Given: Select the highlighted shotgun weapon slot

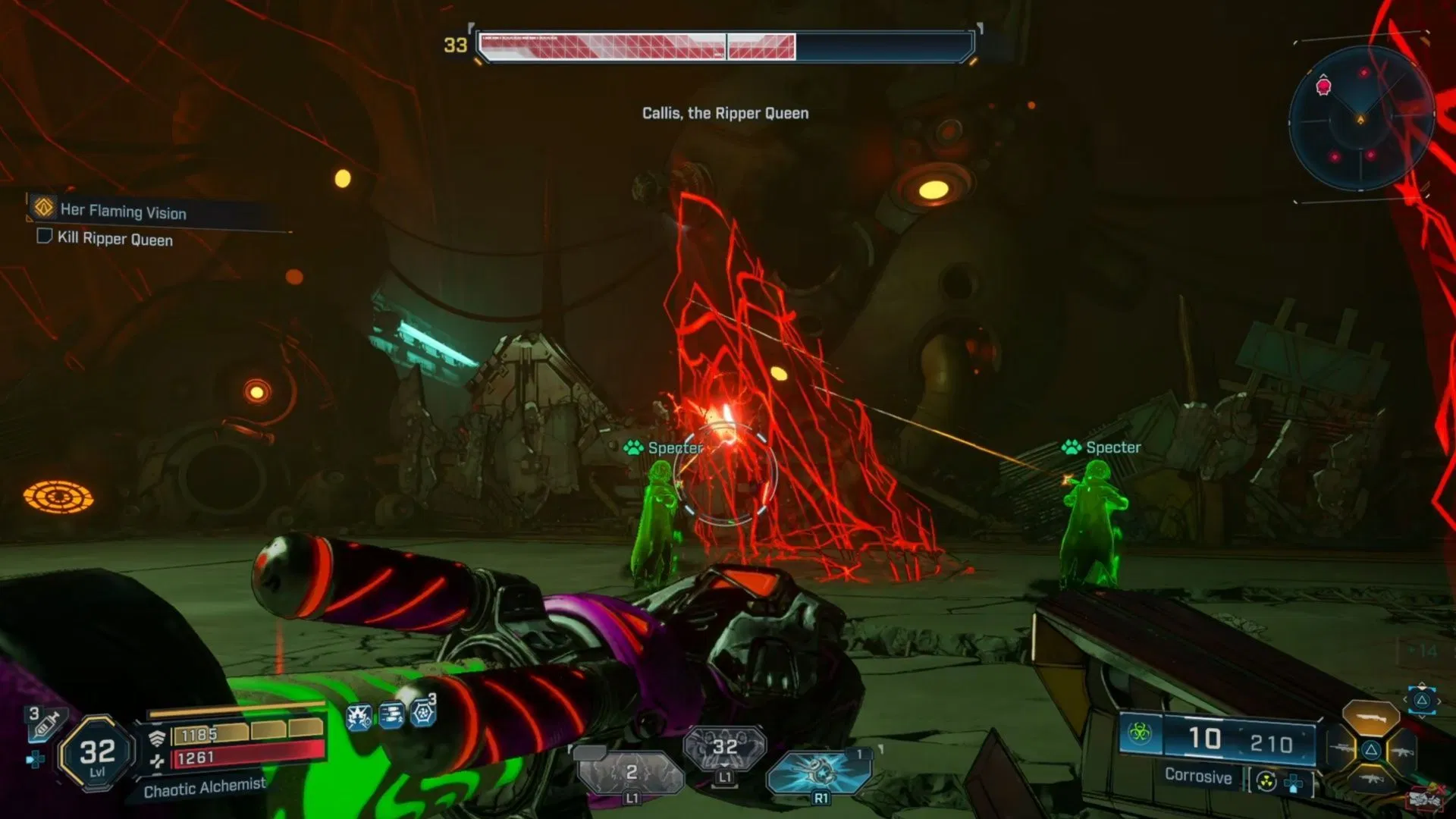Looking at the screenshot, I should point(1370,717).
